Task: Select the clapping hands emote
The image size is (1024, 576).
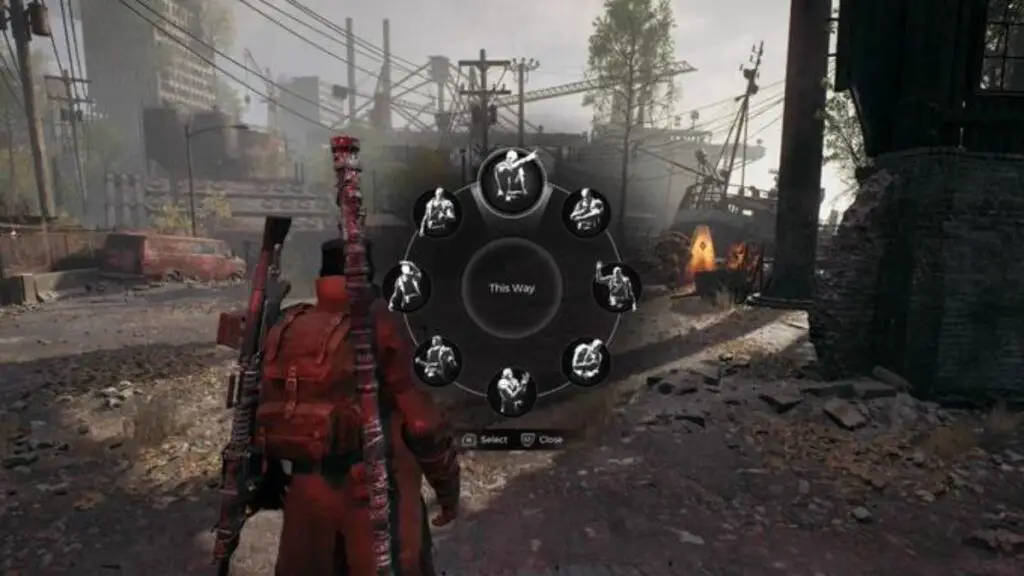Action: coord(511,390)
